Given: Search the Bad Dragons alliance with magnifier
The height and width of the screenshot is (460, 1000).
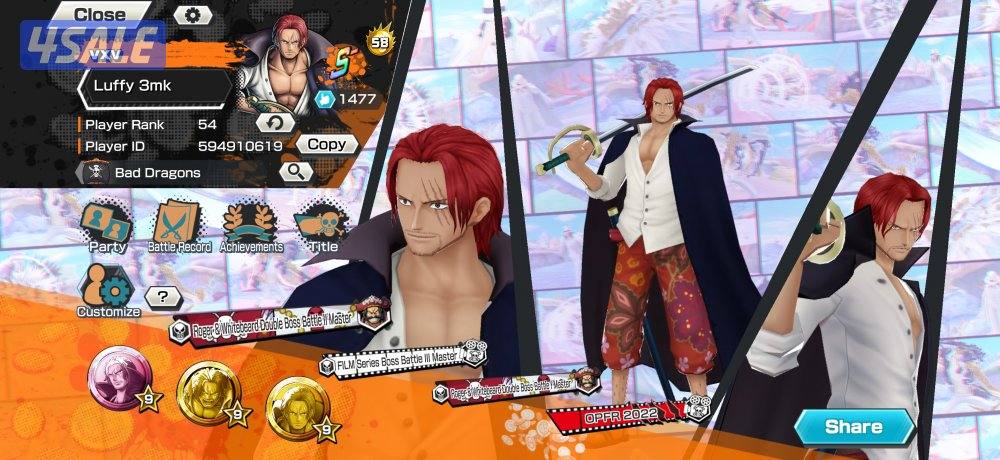Looking at the screenshot, I should (296, 171).
